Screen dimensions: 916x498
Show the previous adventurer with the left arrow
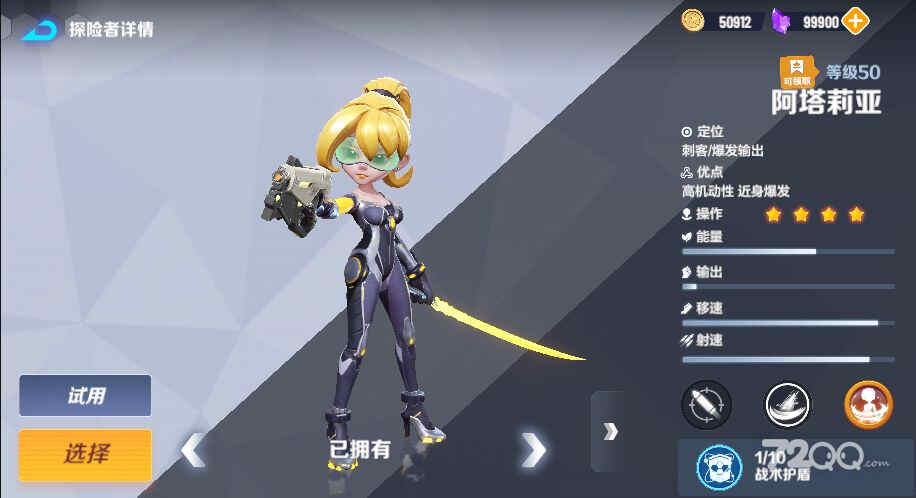point(192,451)
